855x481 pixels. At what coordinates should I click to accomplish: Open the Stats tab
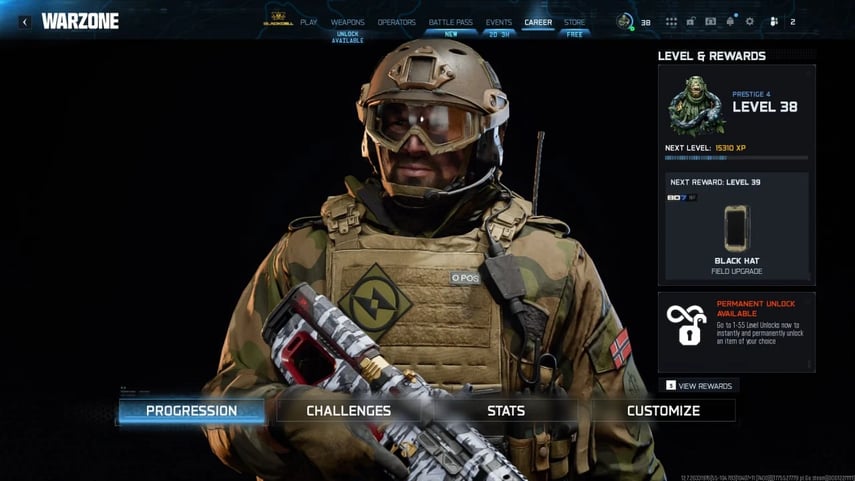pos(506,411)
